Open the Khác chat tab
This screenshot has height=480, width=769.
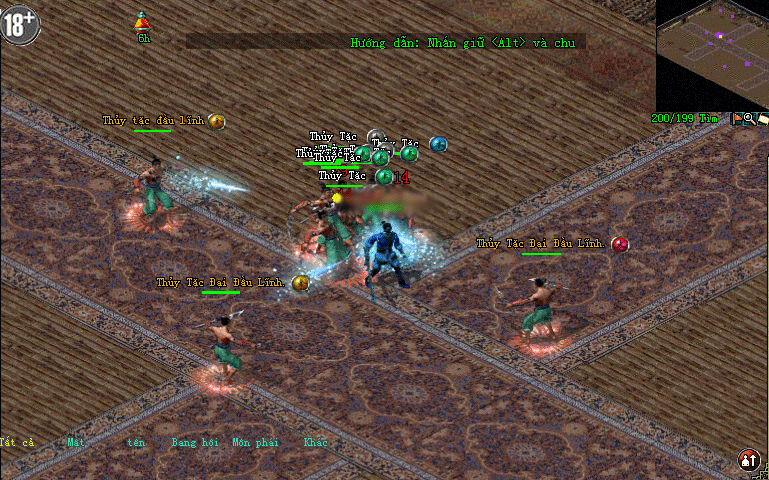point(315,442)
